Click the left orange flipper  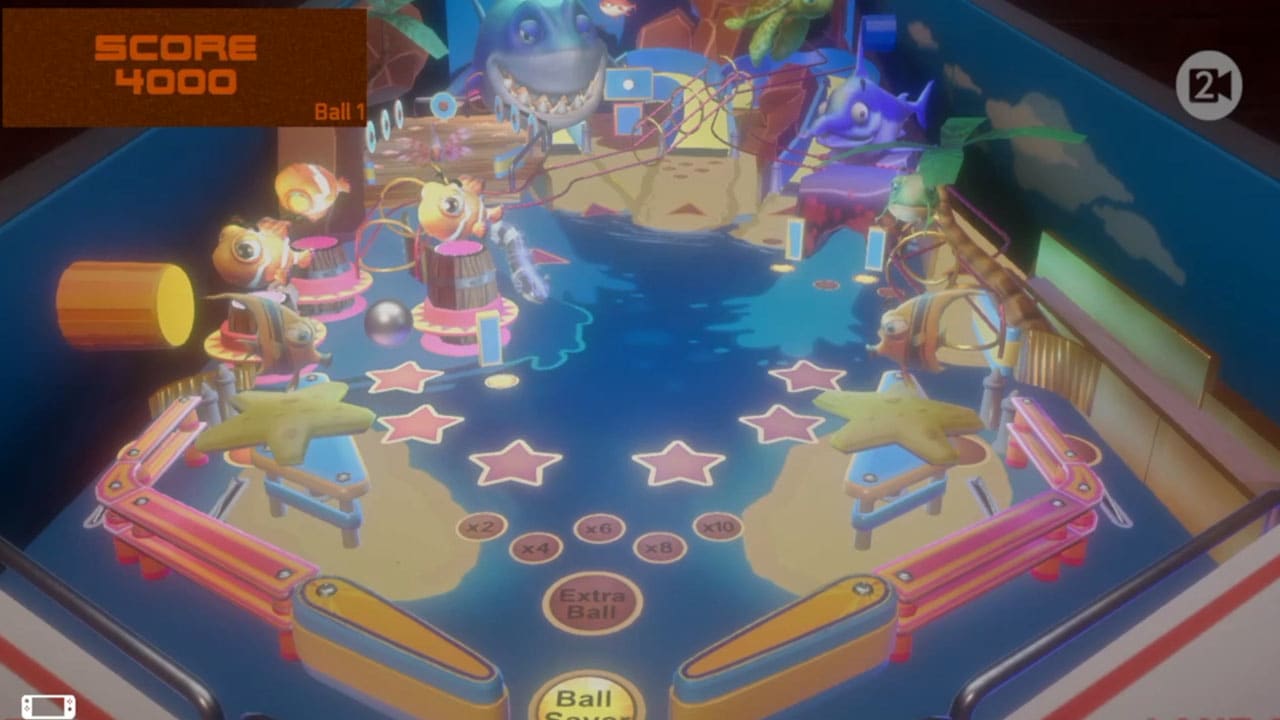tap(390, 630)
